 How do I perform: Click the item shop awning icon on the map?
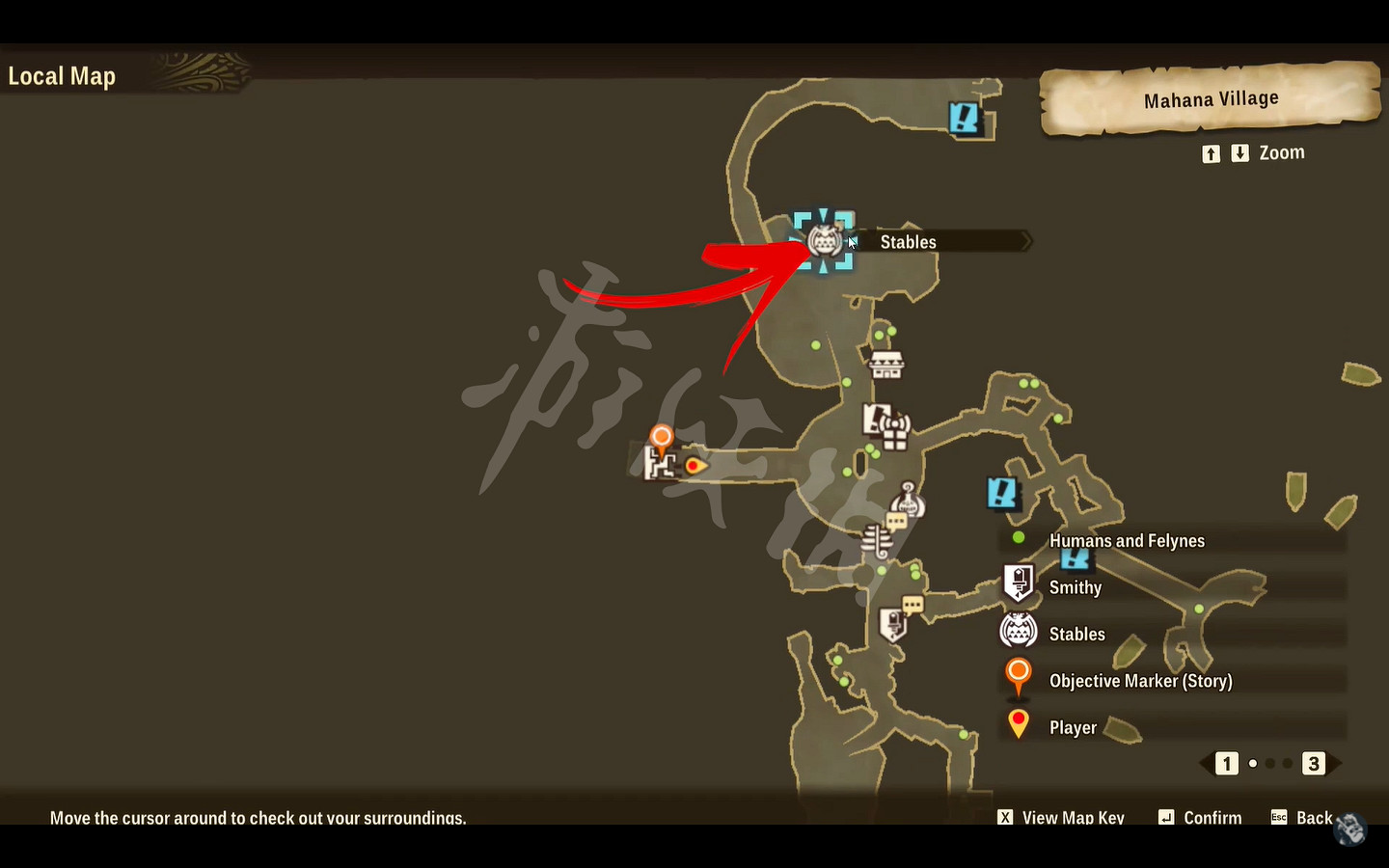click(x=885, y=363)
